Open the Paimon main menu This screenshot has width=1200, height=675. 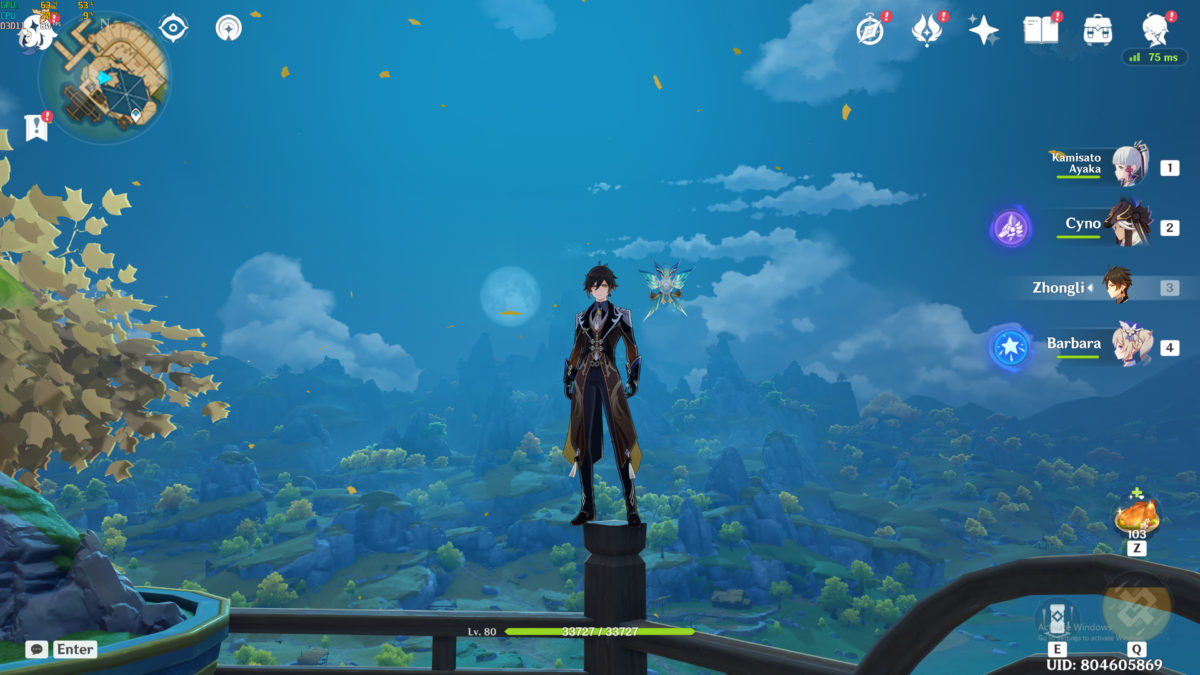pyautogui.click(x=36, y=33)
